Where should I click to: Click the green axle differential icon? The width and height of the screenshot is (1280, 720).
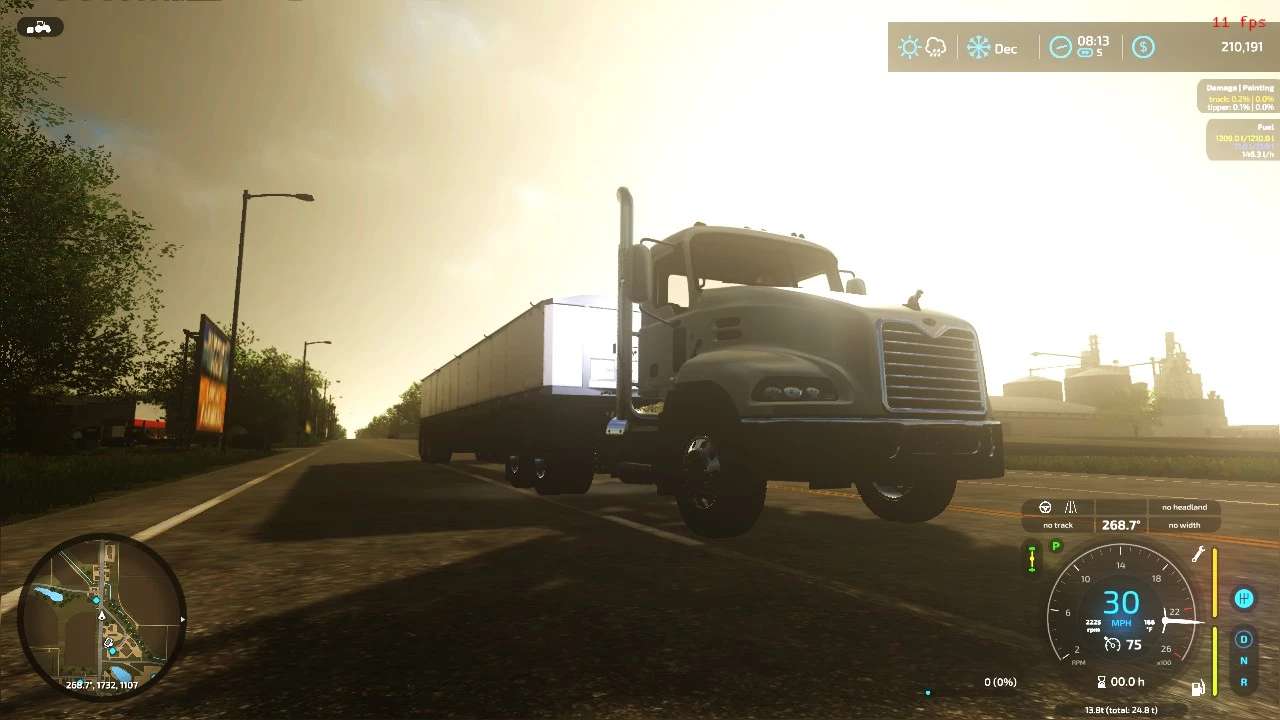coord(1032,558)
